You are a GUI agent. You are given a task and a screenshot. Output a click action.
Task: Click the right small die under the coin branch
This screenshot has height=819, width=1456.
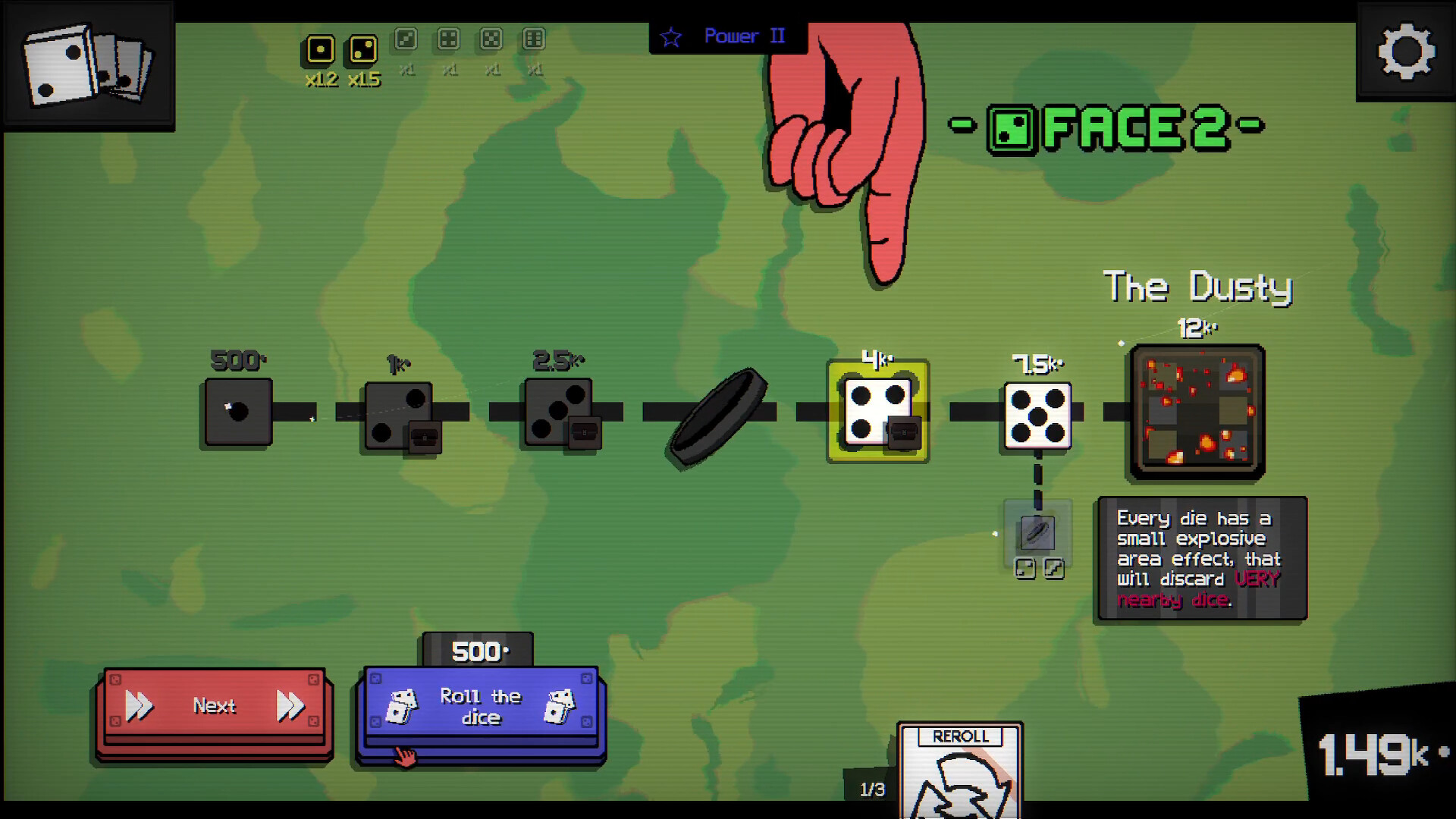(x=1053, y=570)
